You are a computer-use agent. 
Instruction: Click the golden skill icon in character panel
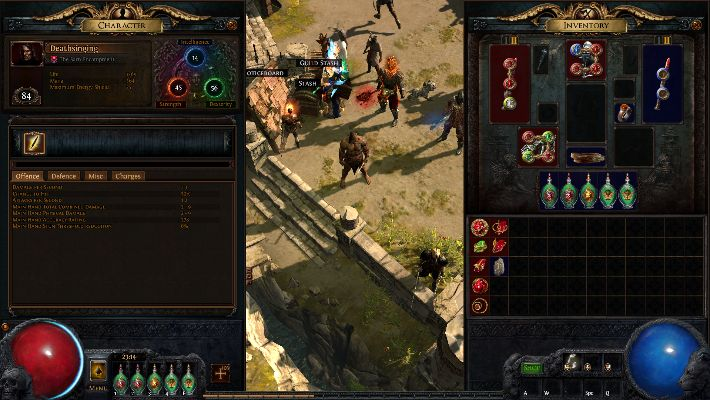click(34, 143)
